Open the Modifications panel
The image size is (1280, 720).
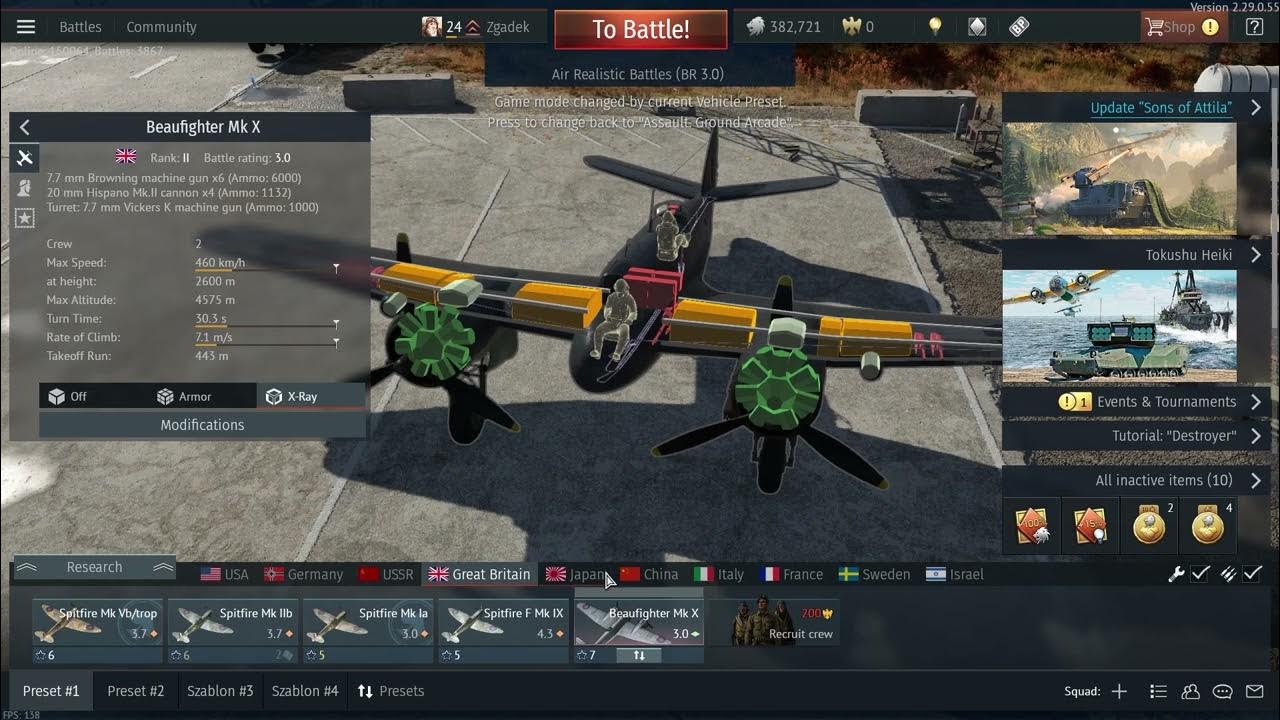(x=202, y=425)
